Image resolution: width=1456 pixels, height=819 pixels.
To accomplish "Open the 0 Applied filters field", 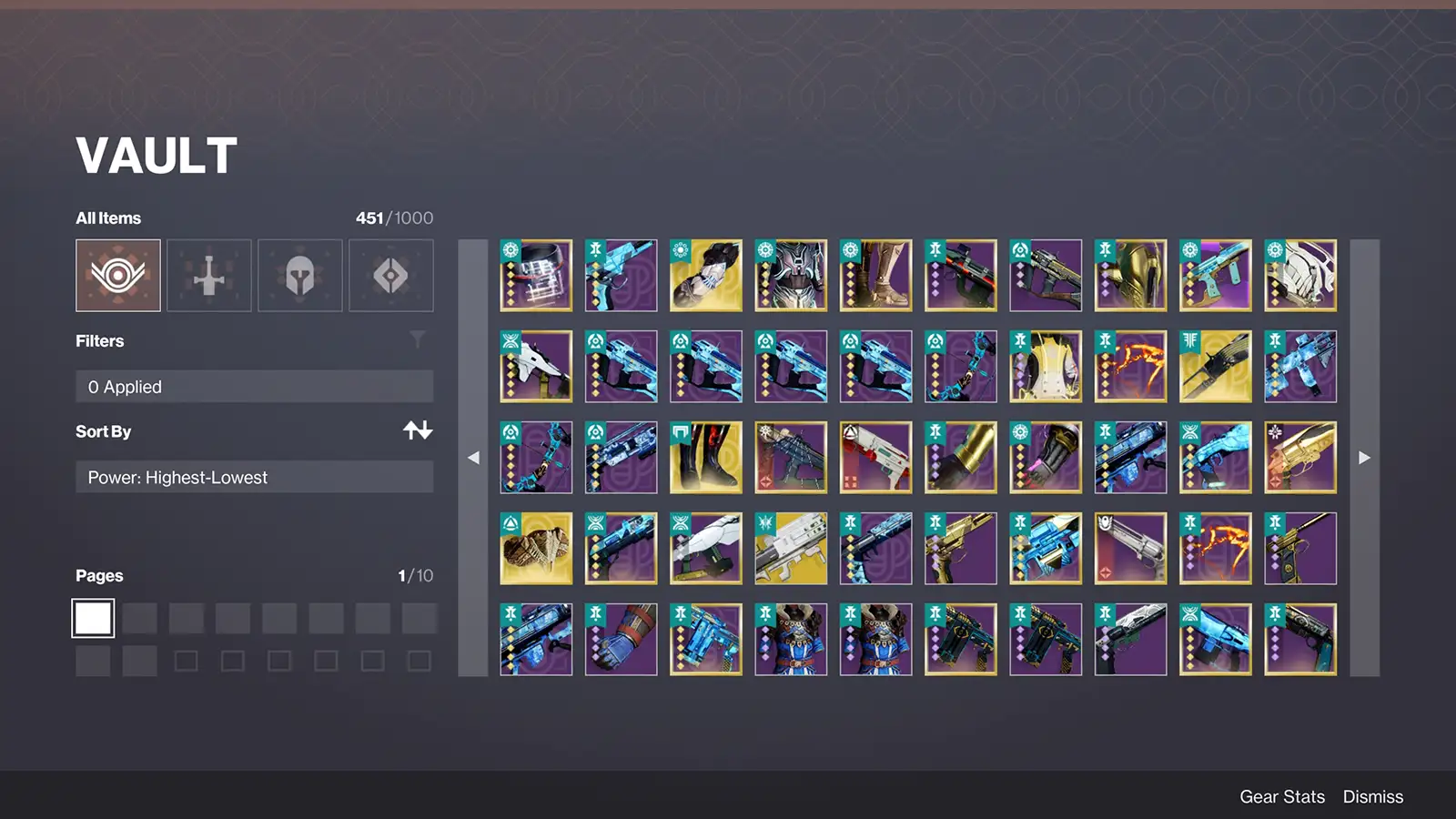I will (x=255, y=386).
